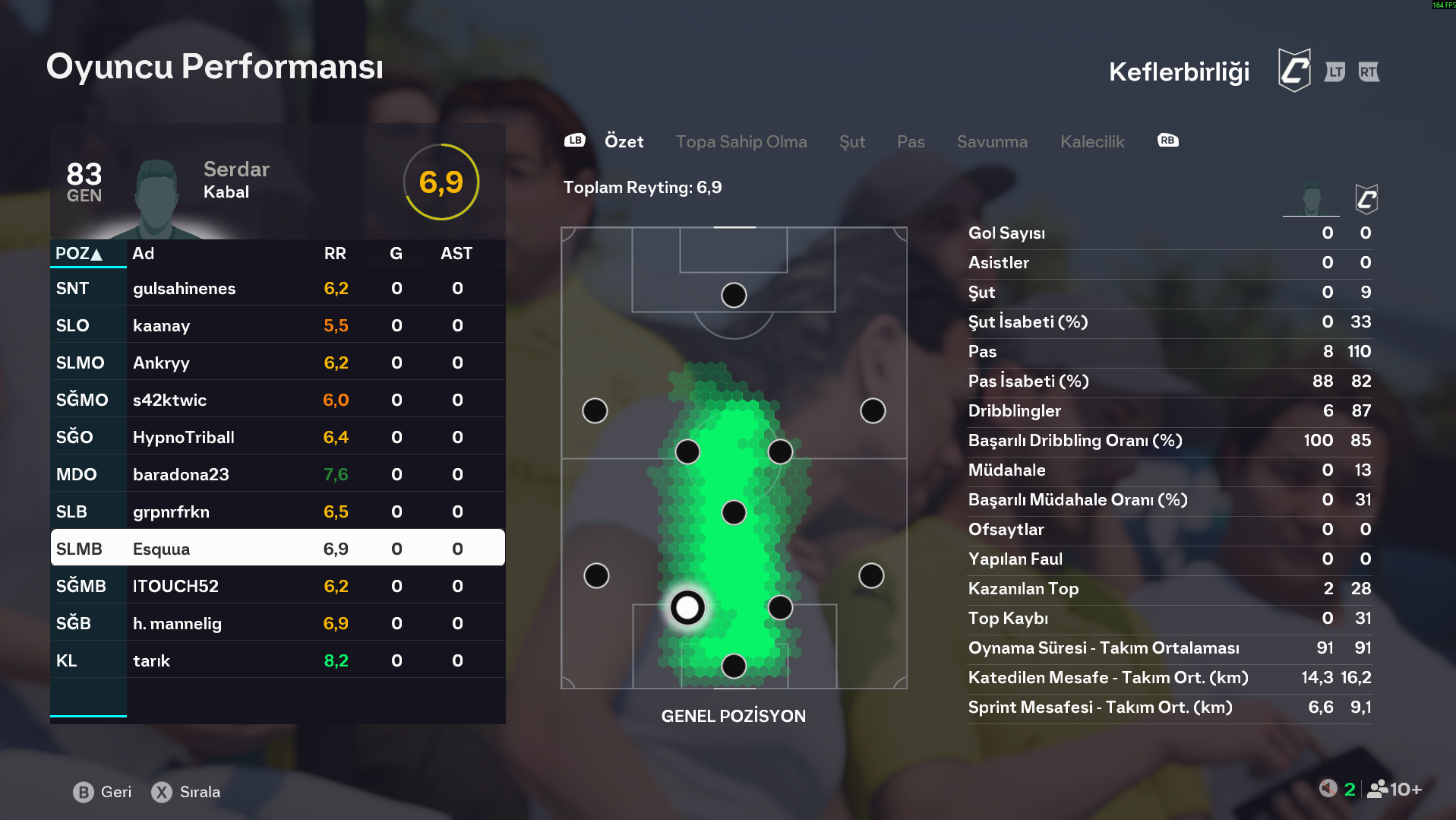The height and width of the screenshot is (820, 1456).
Task: Choose h. mannelig from the list
Action: coord(277,624)
